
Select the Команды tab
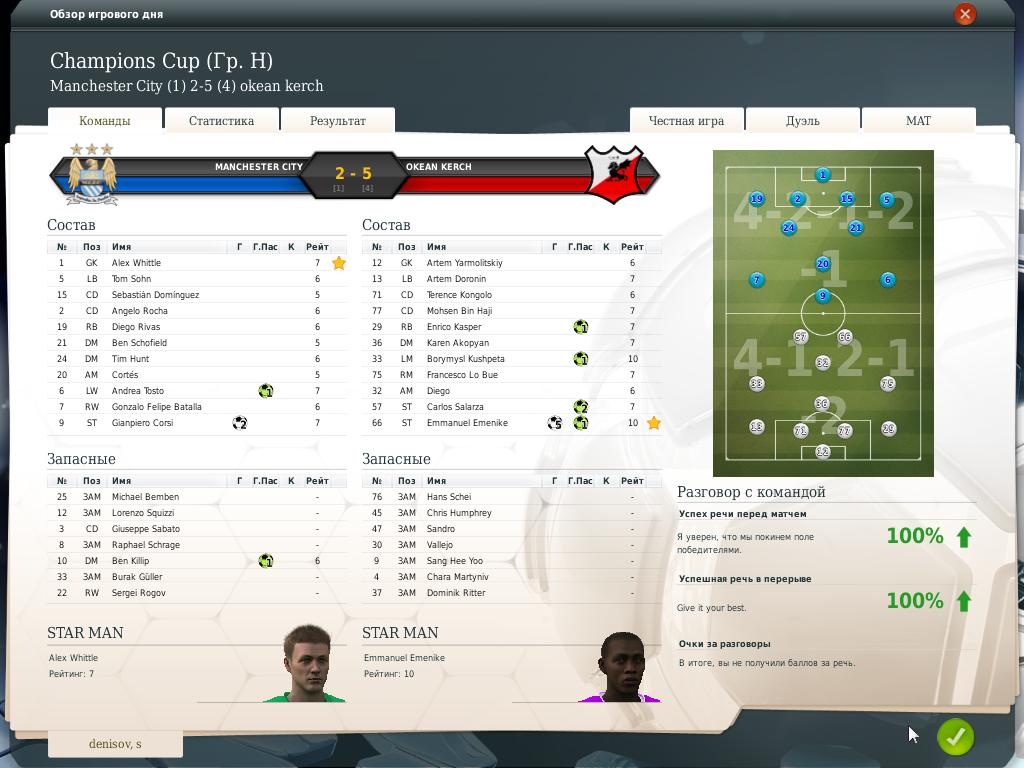pos(105,121)
